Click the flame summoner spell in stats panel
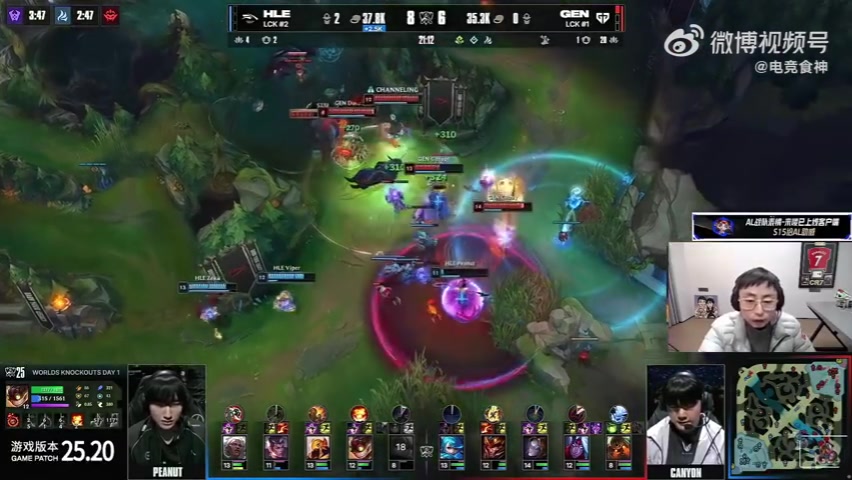 coord(77,420)
